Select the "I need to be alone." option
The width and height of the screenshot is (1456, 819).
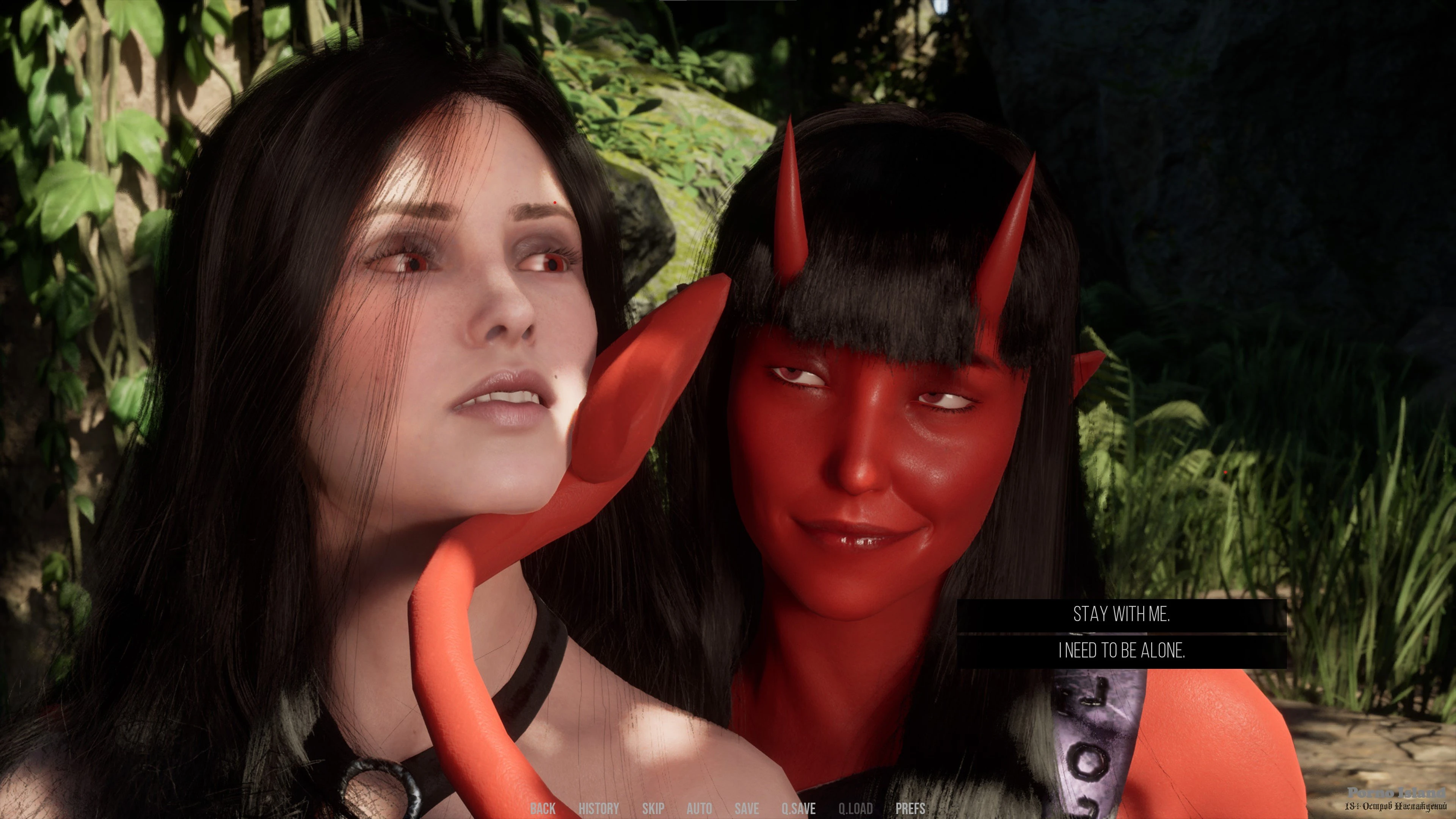point(1122,651)
